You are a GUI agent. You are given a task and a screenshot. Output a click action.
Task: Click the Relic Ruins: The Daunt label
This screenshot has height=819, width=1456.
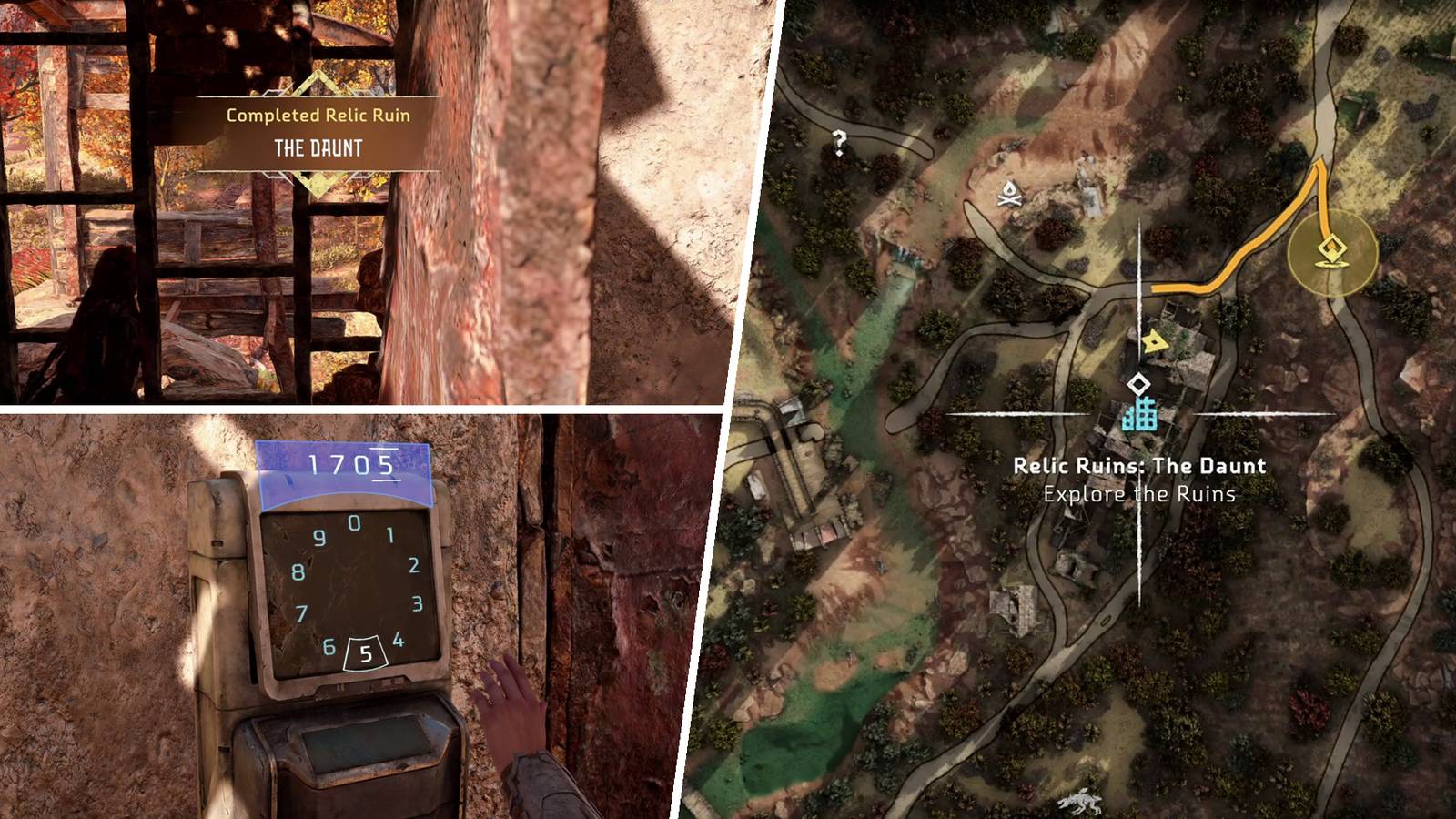coord(1139,464)
